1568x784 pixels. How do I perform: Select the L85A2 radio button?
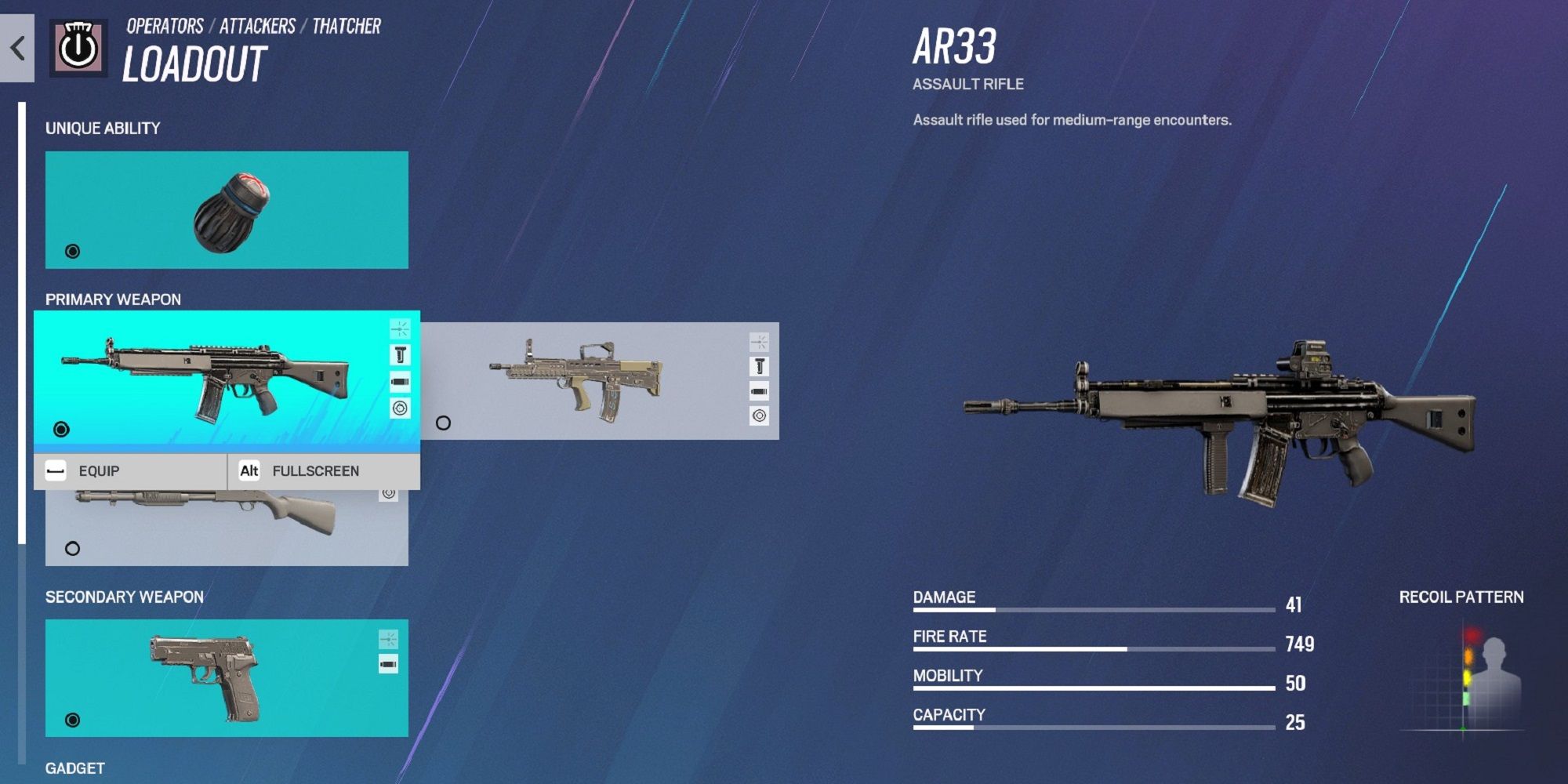point(443,424)
